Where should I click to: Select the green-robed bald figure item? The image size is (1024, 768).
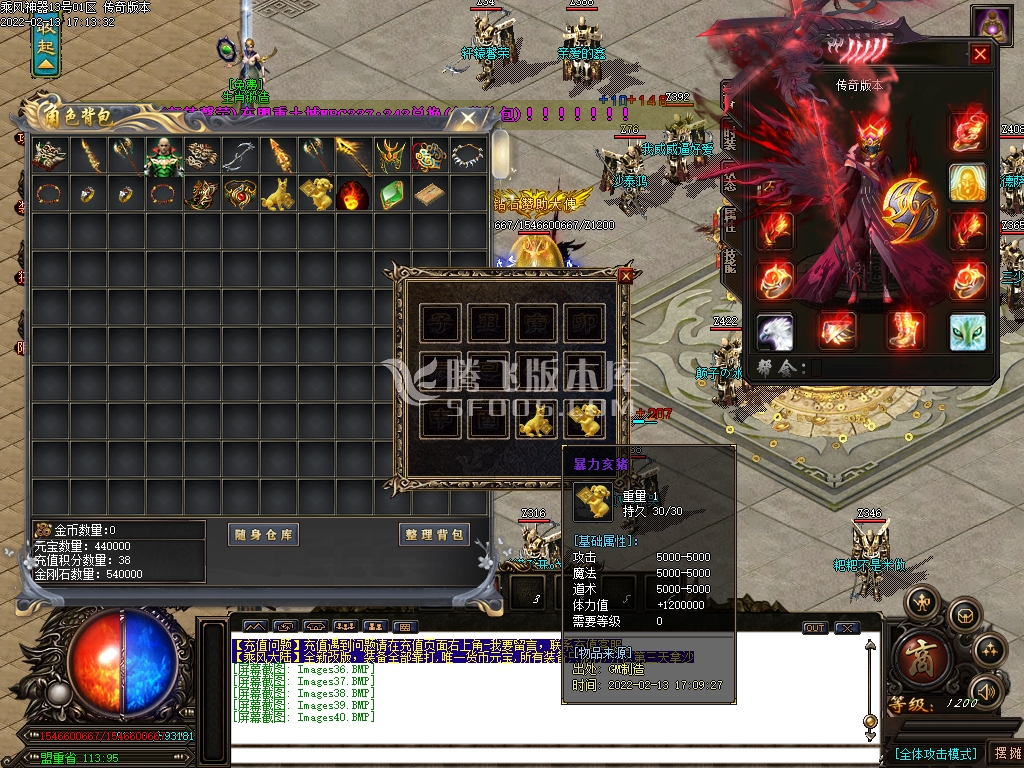click(164, 156)
